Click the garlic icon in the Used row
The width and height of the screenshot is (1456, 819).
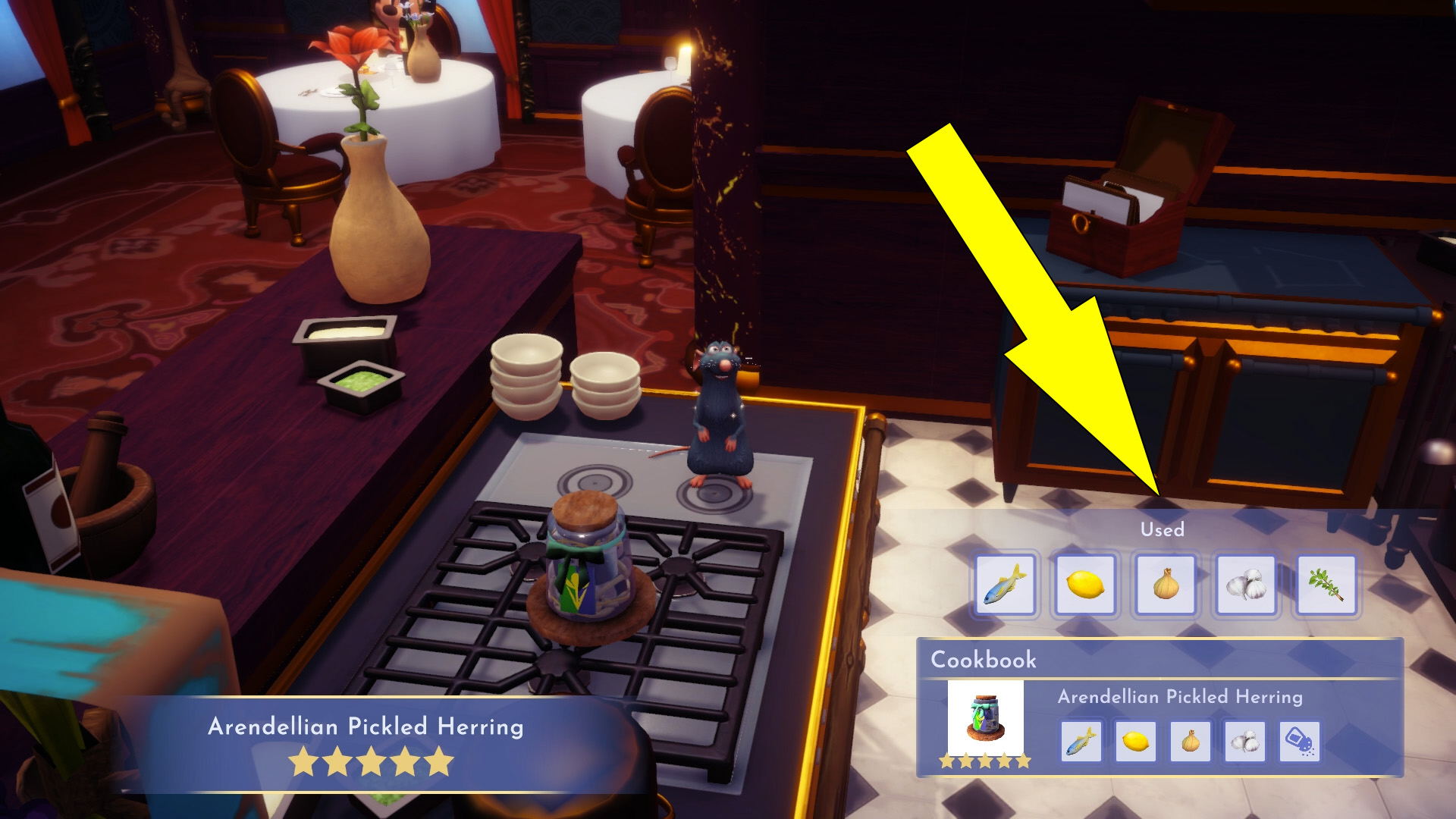(1244, 585)
